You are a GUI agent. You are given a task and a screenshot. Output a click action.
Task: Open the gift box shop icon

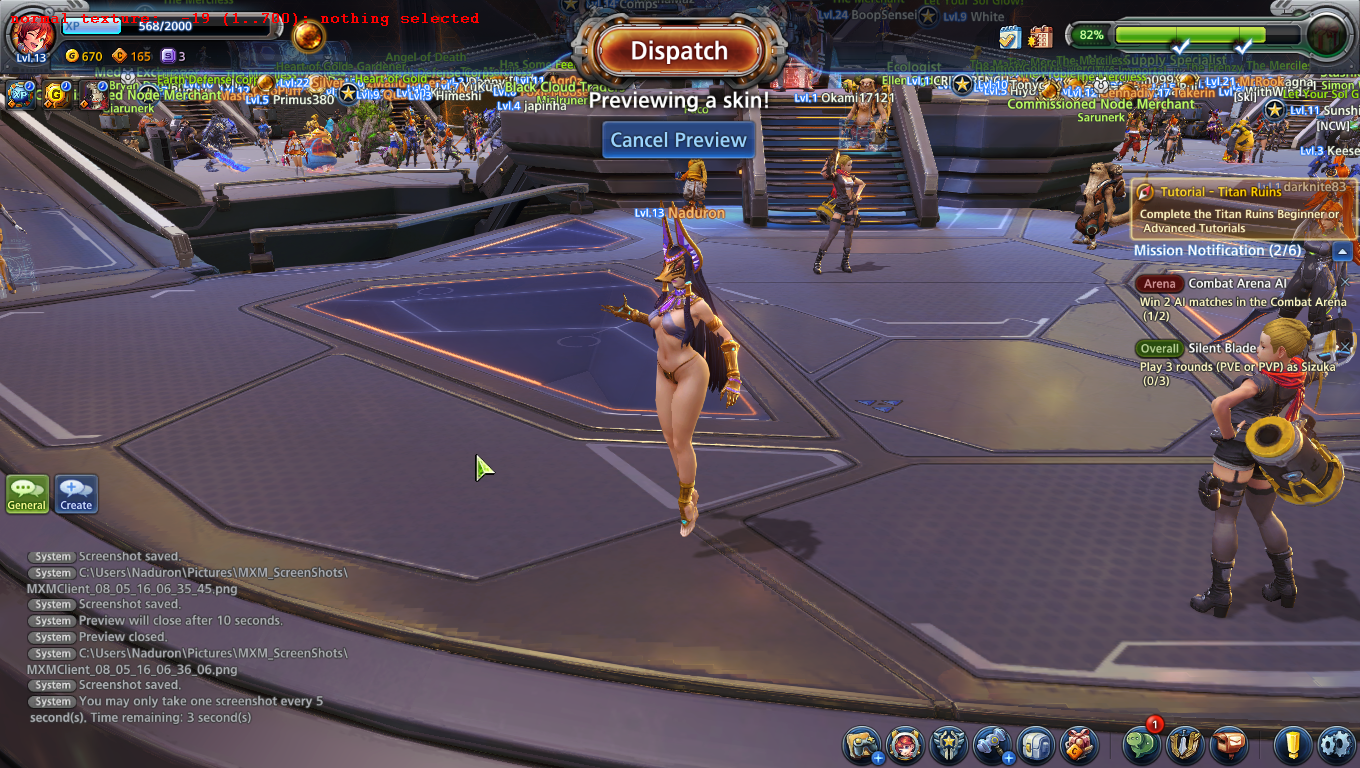tap(1079, 745)
